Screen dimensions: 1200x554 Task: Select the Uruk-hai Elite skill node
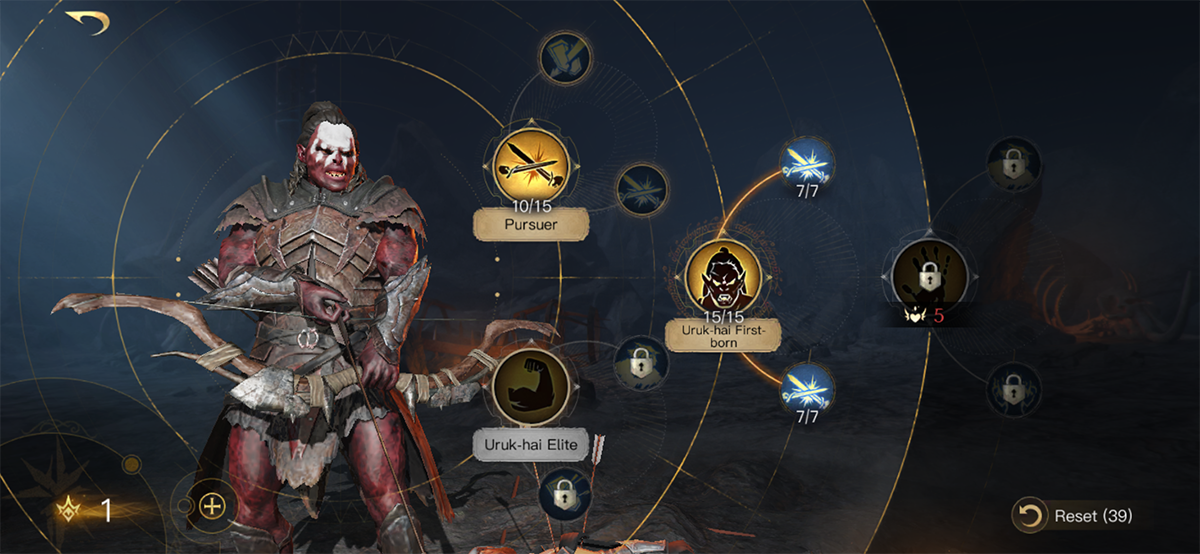pos(530,386)
